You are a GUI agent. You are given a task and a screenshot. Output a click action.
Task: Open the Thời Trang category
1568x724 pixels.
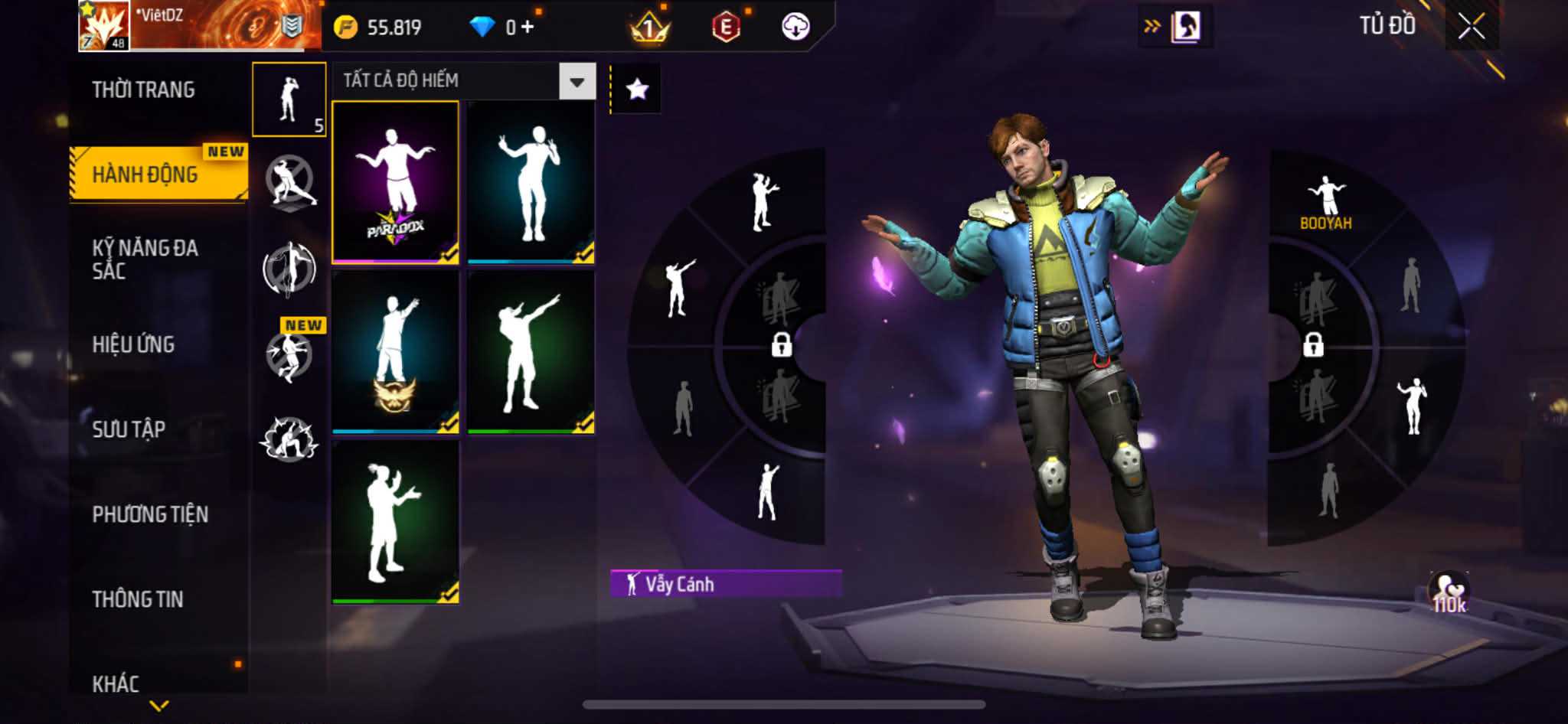[x=143, y=90]
